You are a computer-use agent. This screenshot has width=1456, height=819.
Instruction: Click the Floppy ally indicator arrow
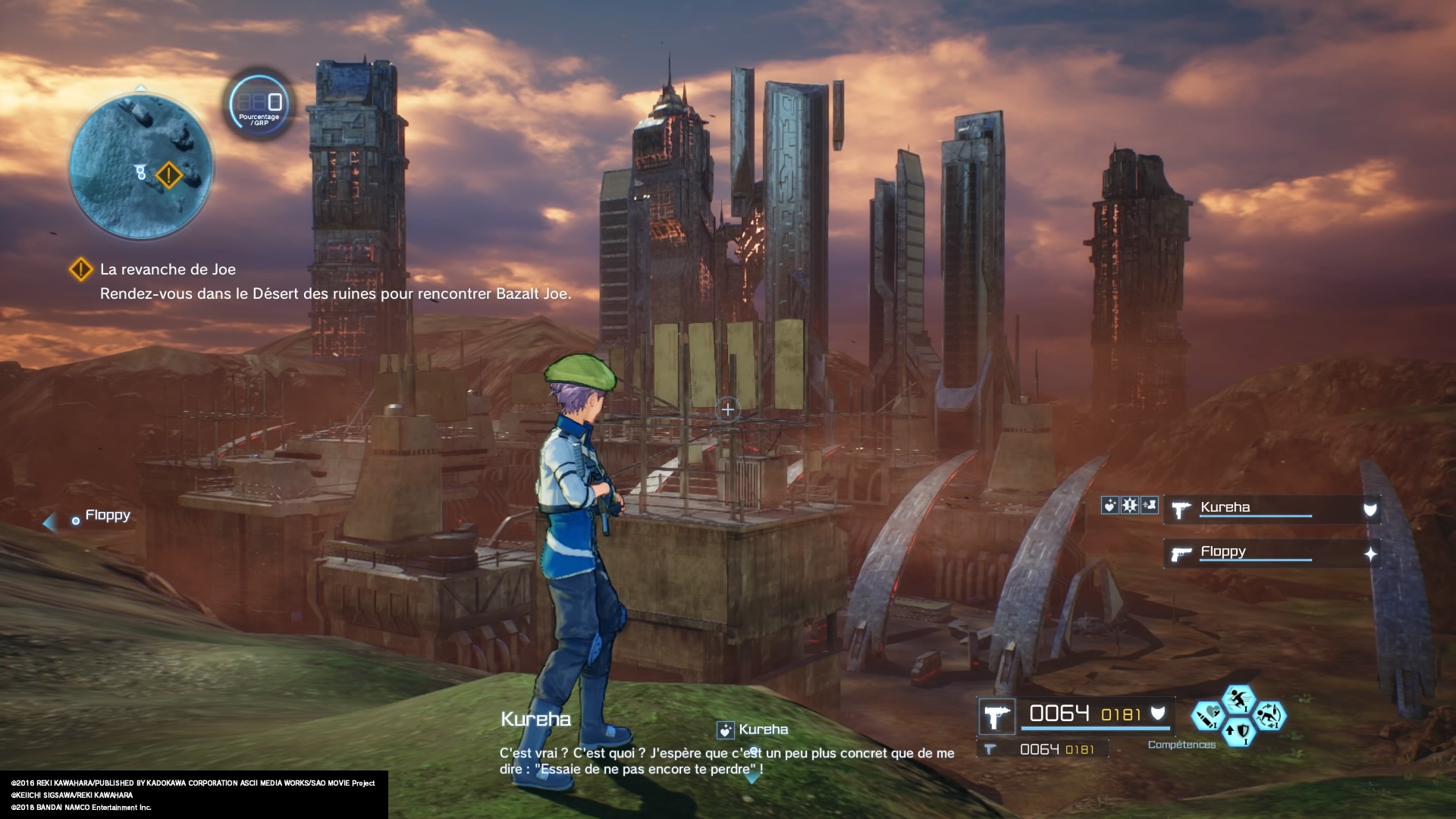pos(51,522)
